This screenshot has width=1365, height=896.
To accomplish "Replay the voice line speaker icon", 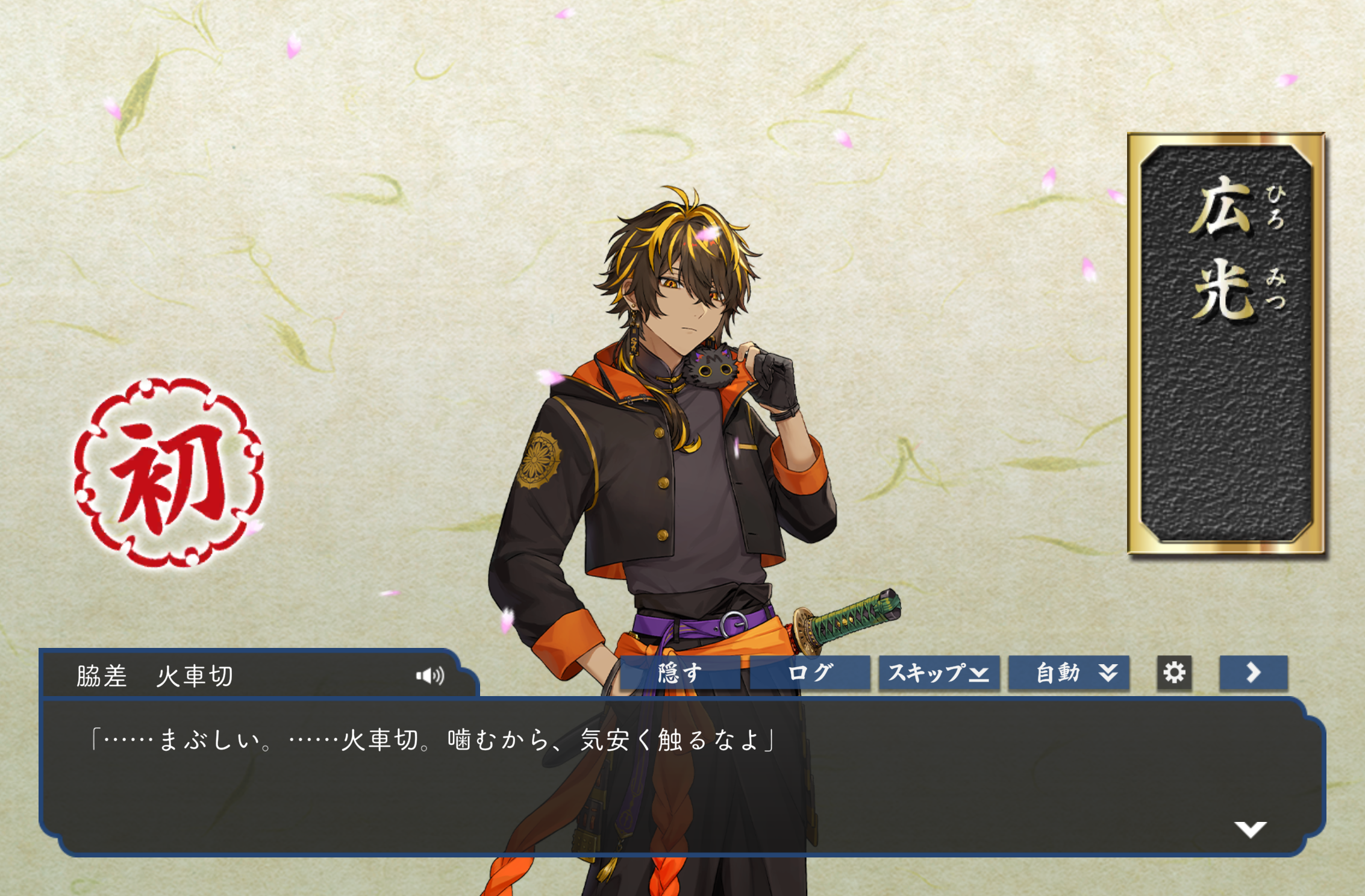I will click(430, 676).
